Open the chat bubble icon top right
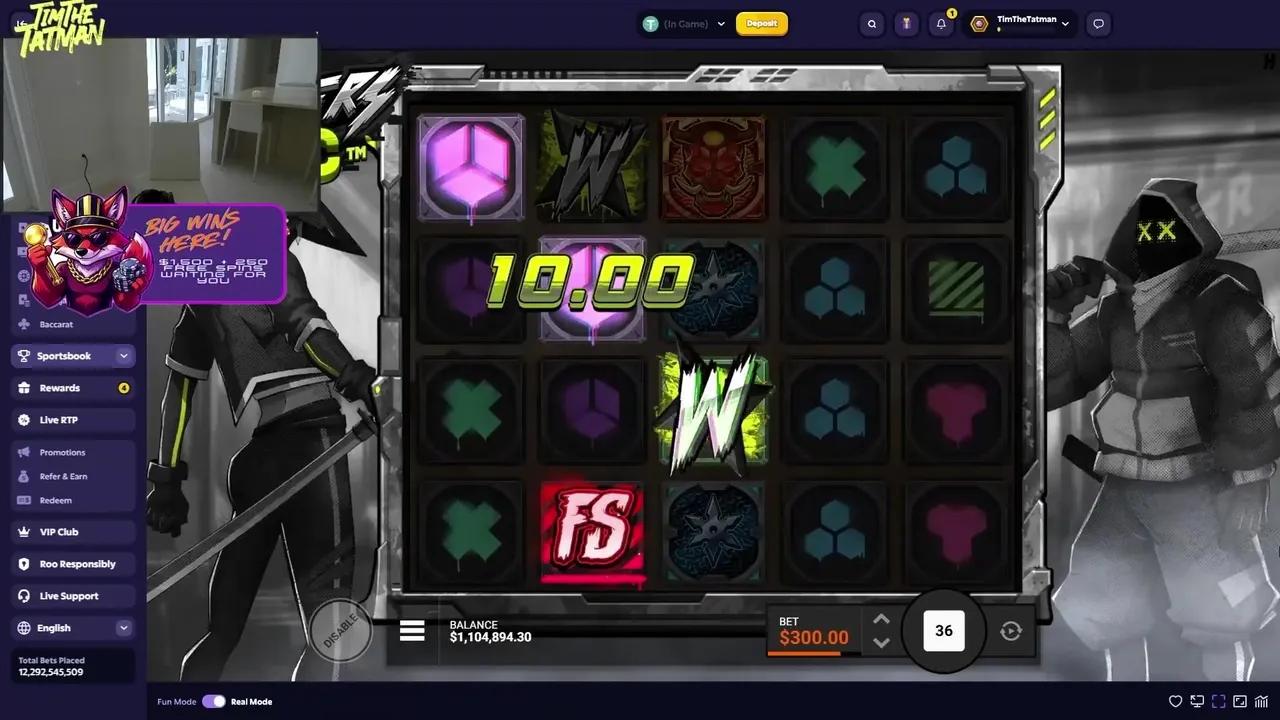 tap(1098, 24)
